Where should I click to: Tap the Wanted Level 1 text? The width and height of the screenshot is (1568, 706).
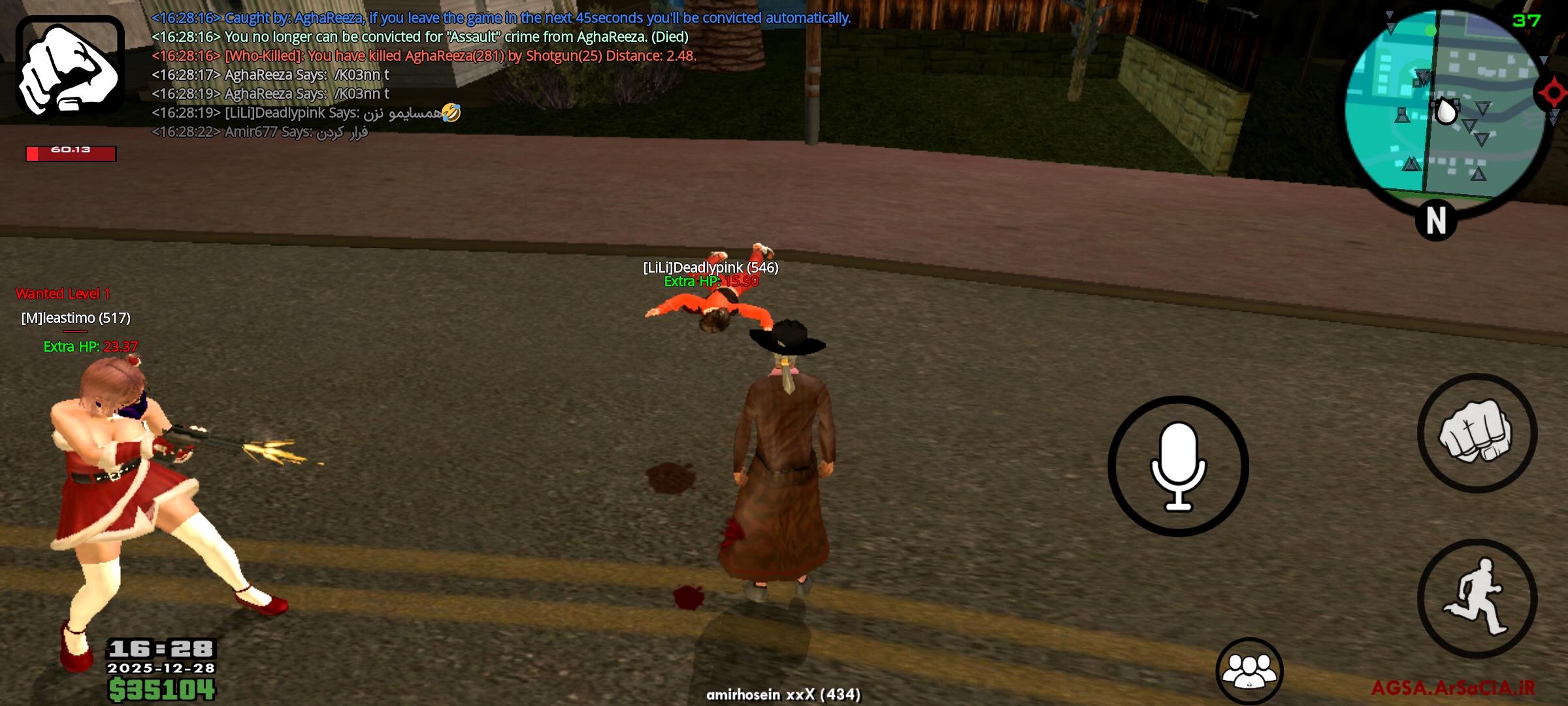click(63, 293)
